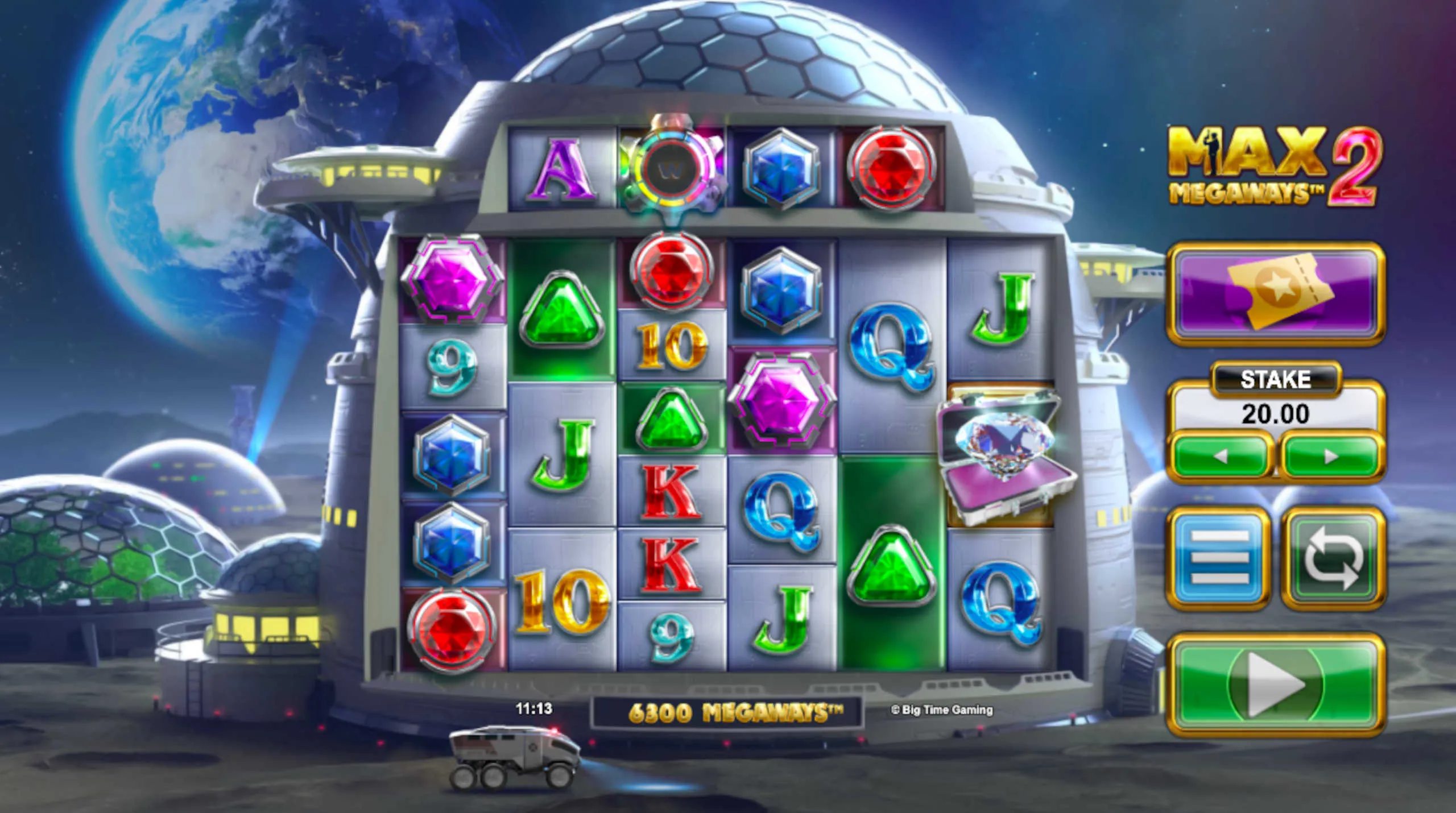Open the blue hamburger menu

click(x=1219, y=557)
